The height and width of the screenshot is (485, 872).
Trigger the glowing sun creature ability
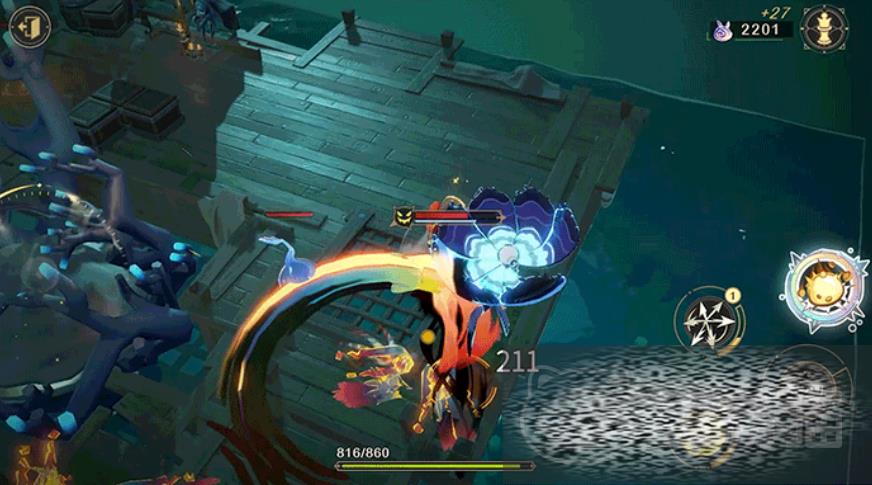[x=824, y=287]
